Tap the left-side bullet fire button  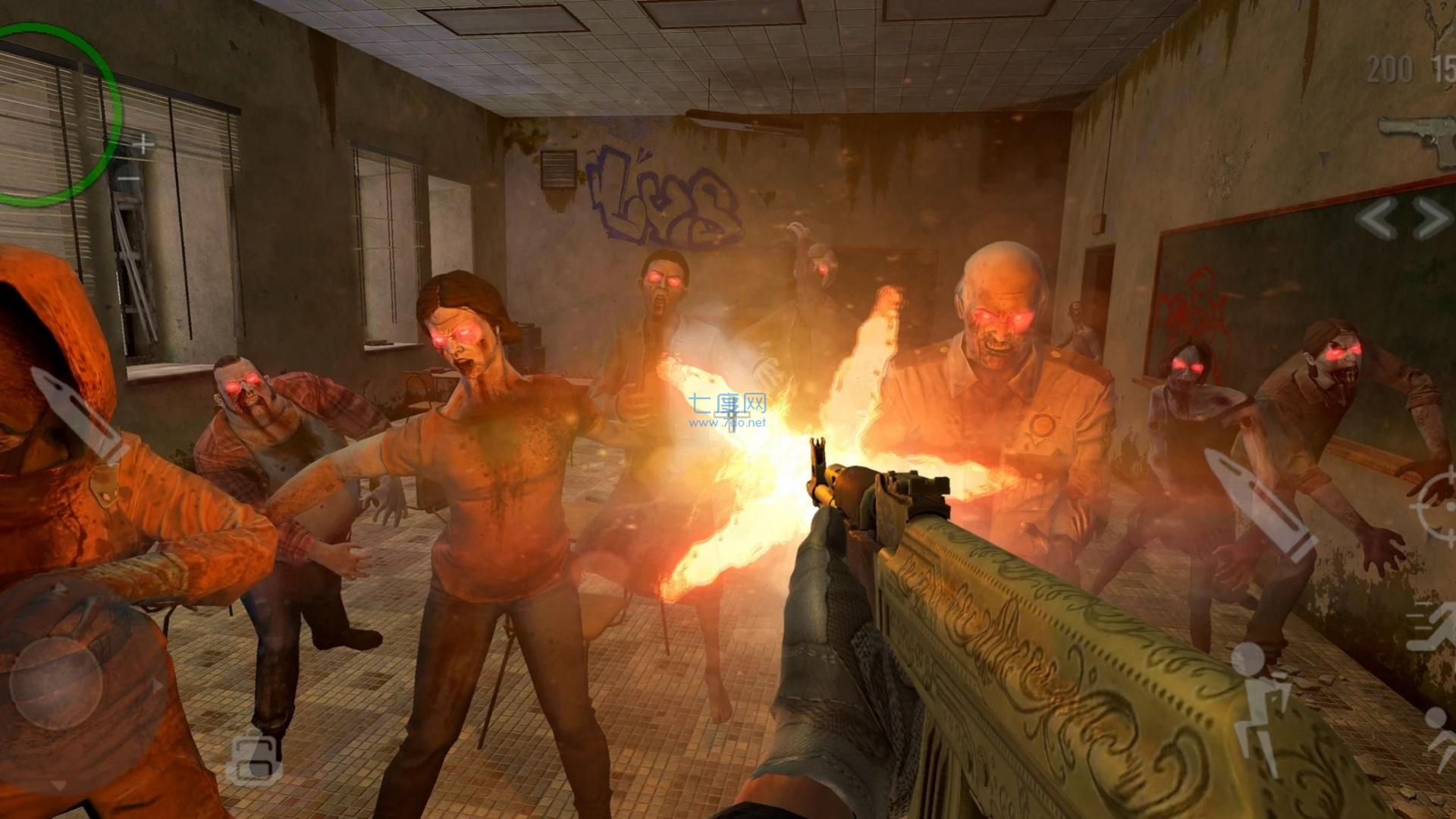(76, 413)
